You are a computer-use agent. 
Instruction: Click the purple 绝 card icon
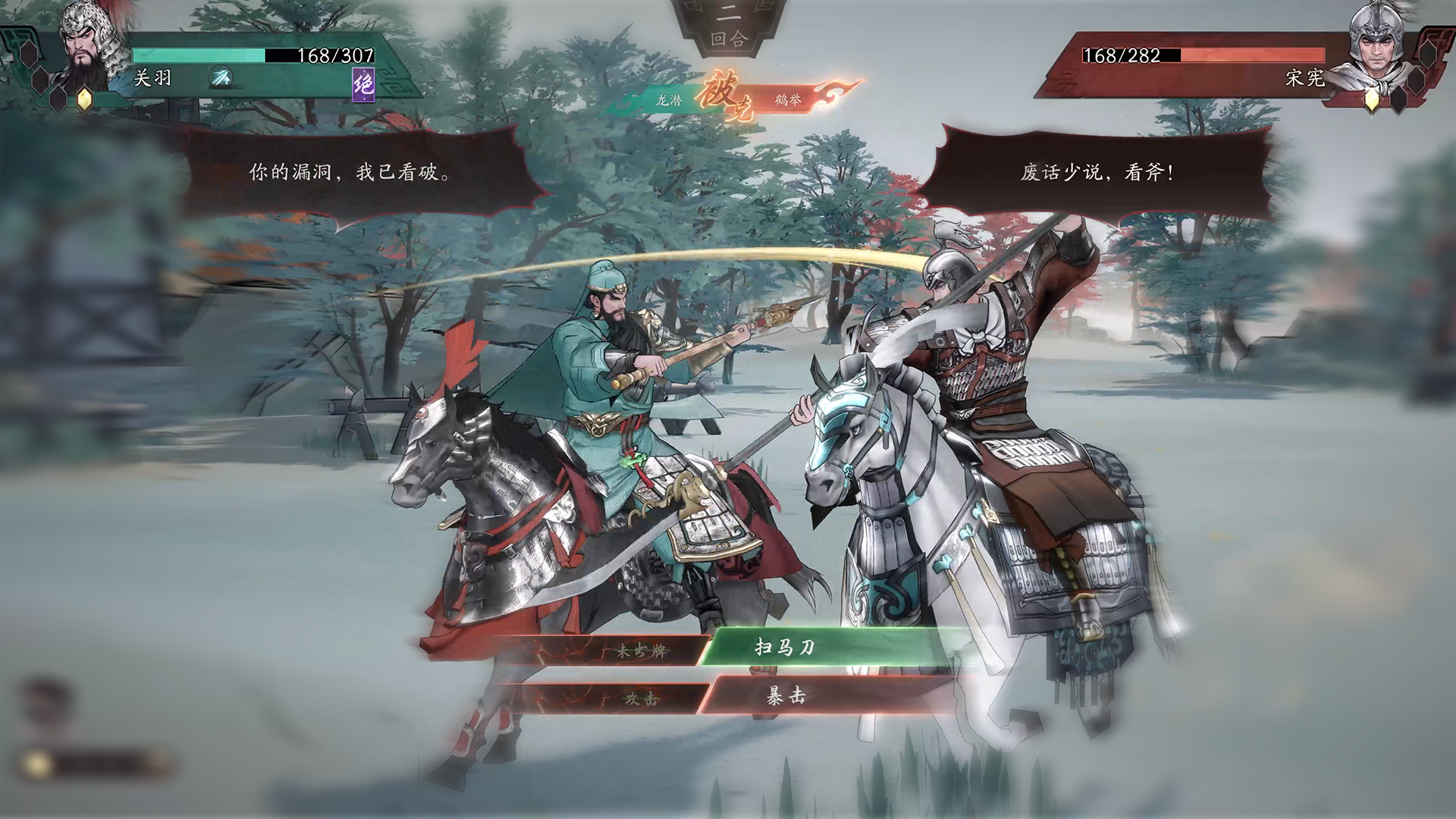coord(364,83)
